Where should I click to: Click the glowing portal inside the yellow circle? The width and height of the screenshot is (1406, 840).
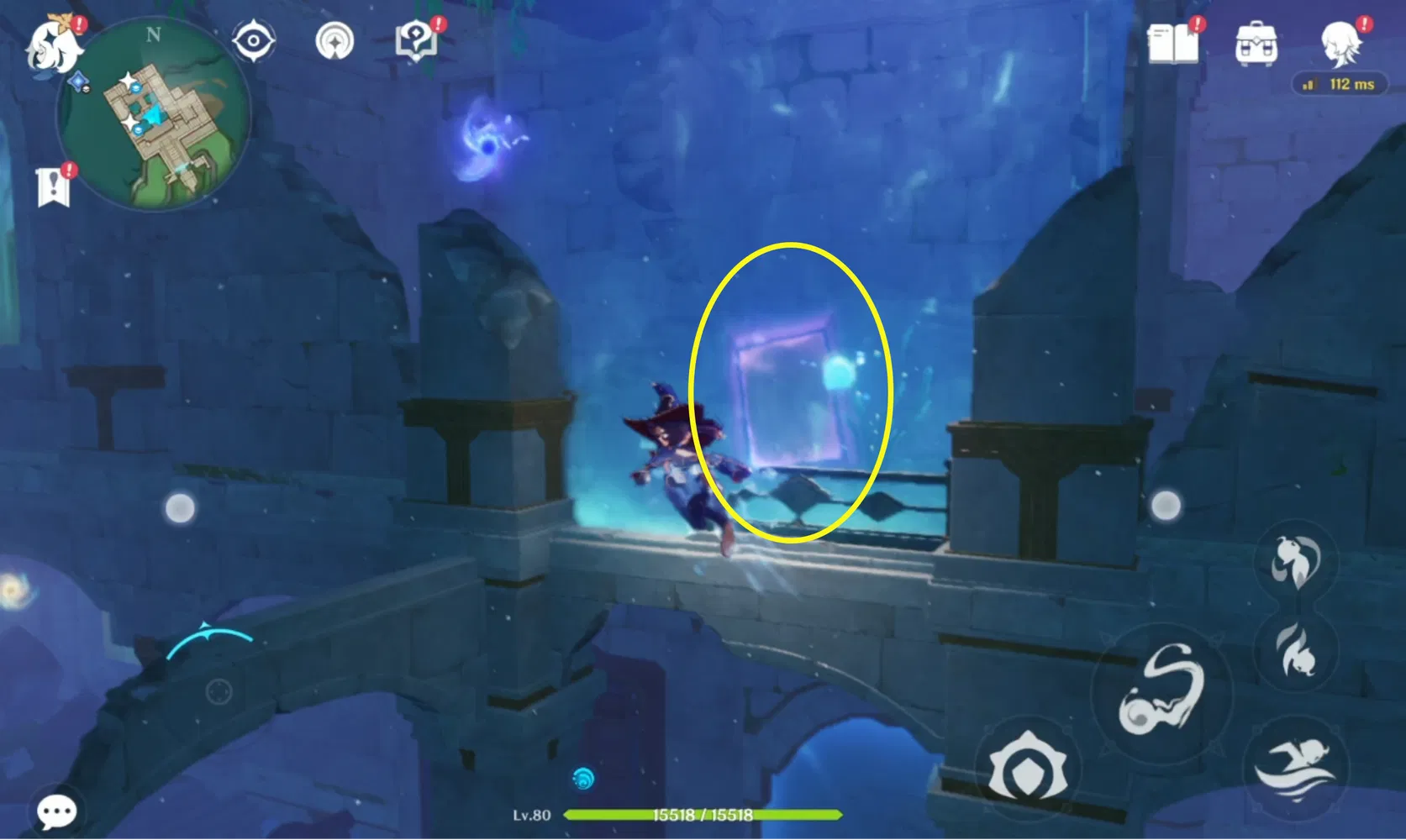(786, 391)
